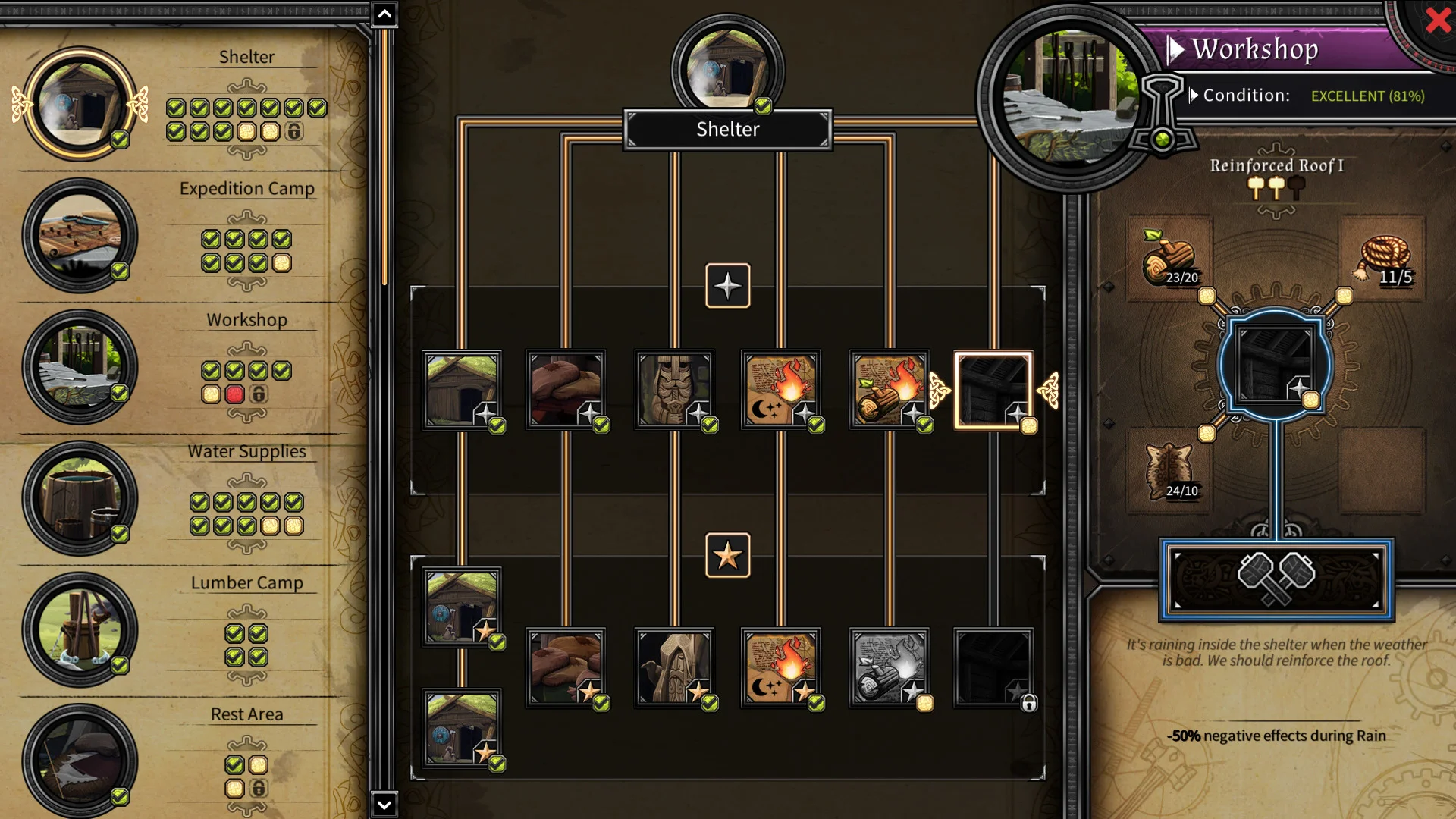Start building with the double hammer button

coord(1276,580)
